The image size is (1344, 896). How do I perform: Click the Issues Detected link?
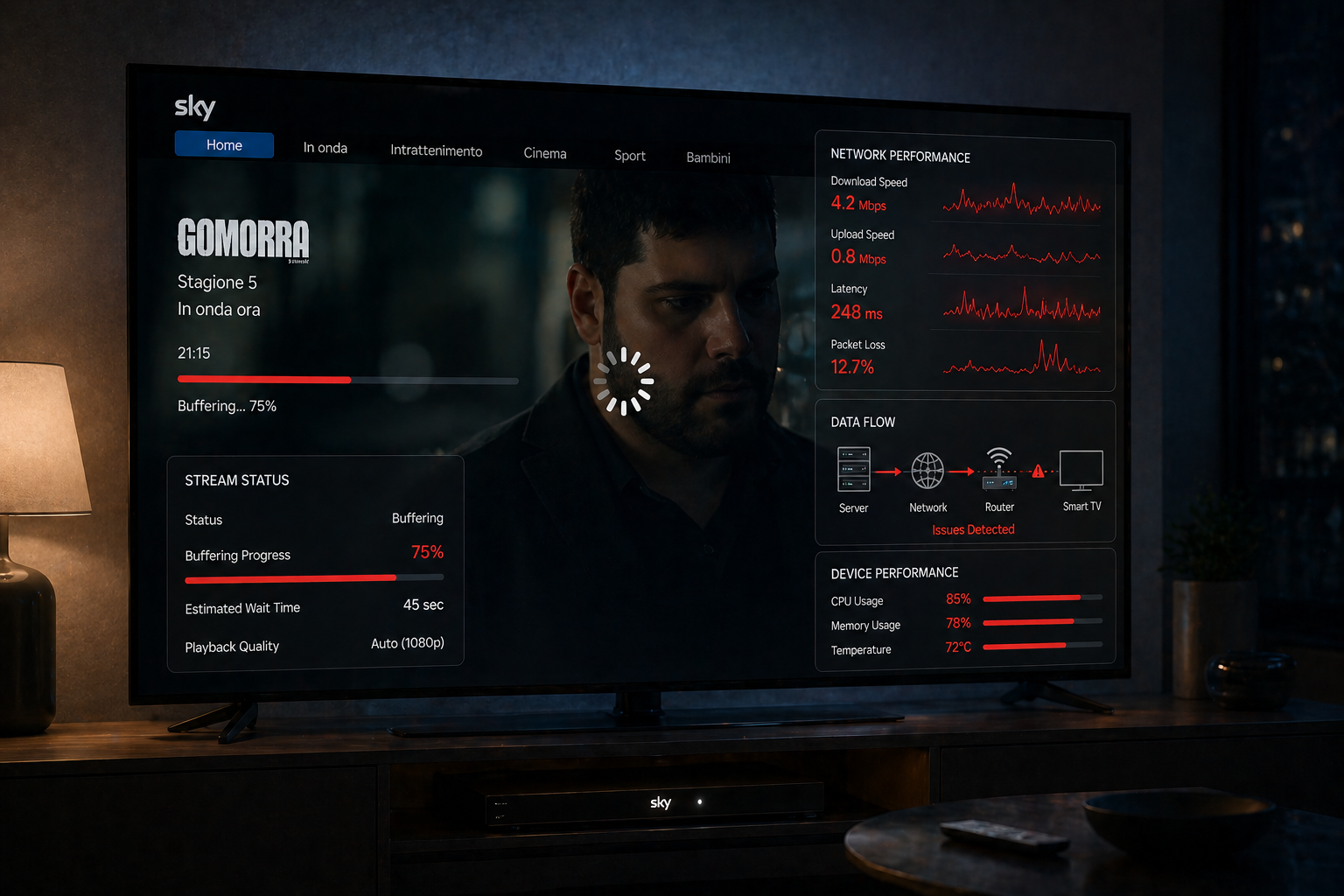pyautogui.click(x=972, y=528)
